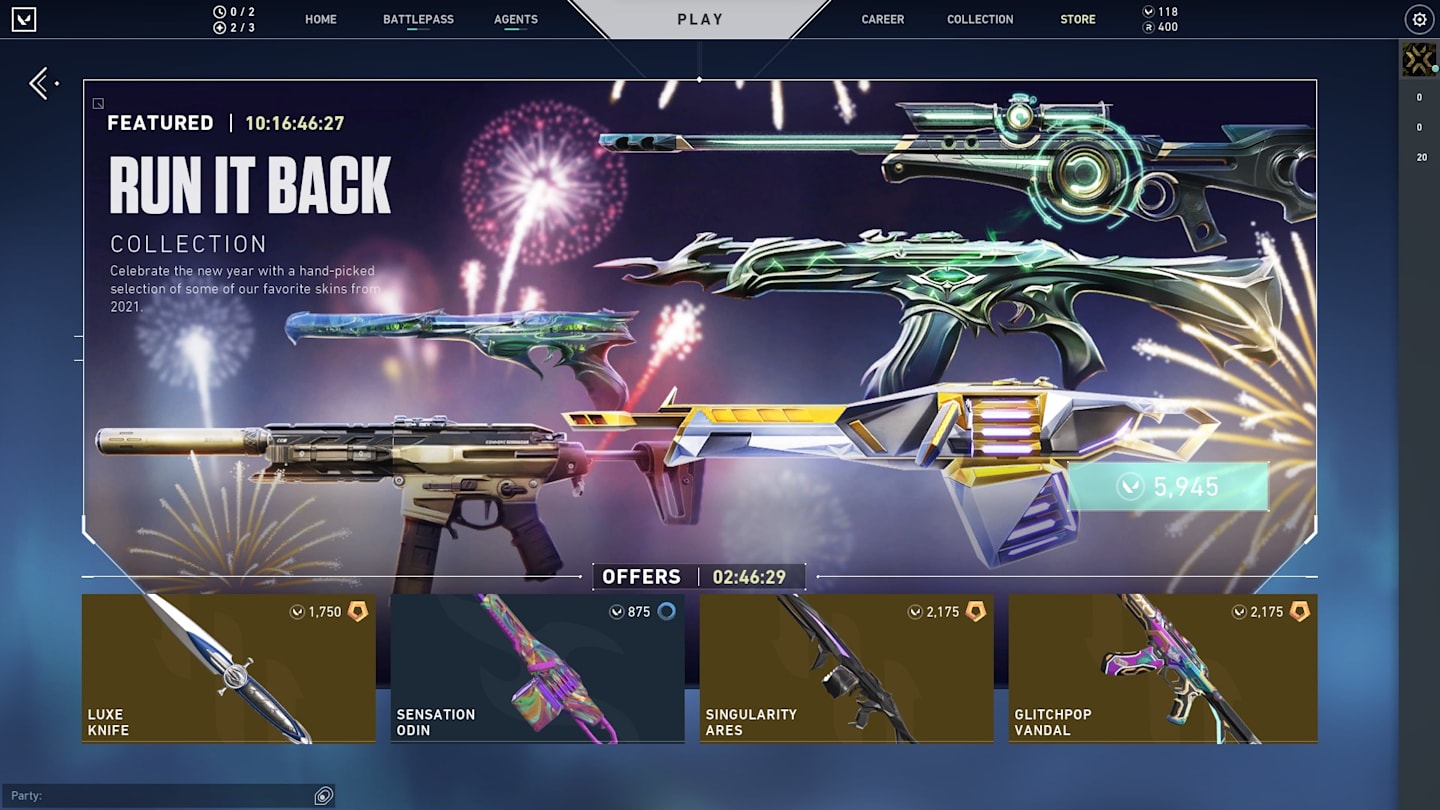Switch to the STORE tab

coord(1077,19)
